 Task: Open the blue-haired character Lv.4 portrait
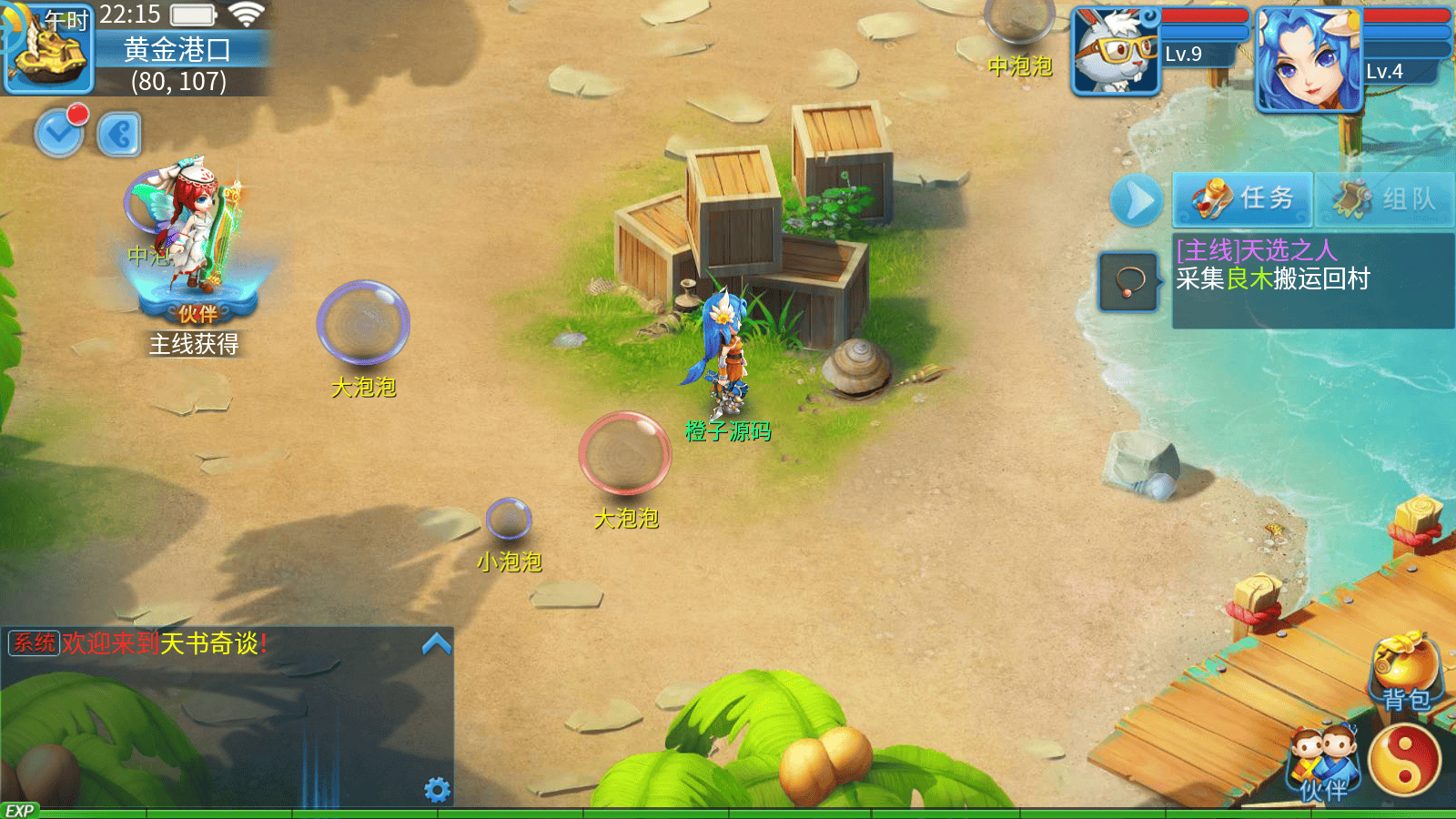pos(1308,58)
